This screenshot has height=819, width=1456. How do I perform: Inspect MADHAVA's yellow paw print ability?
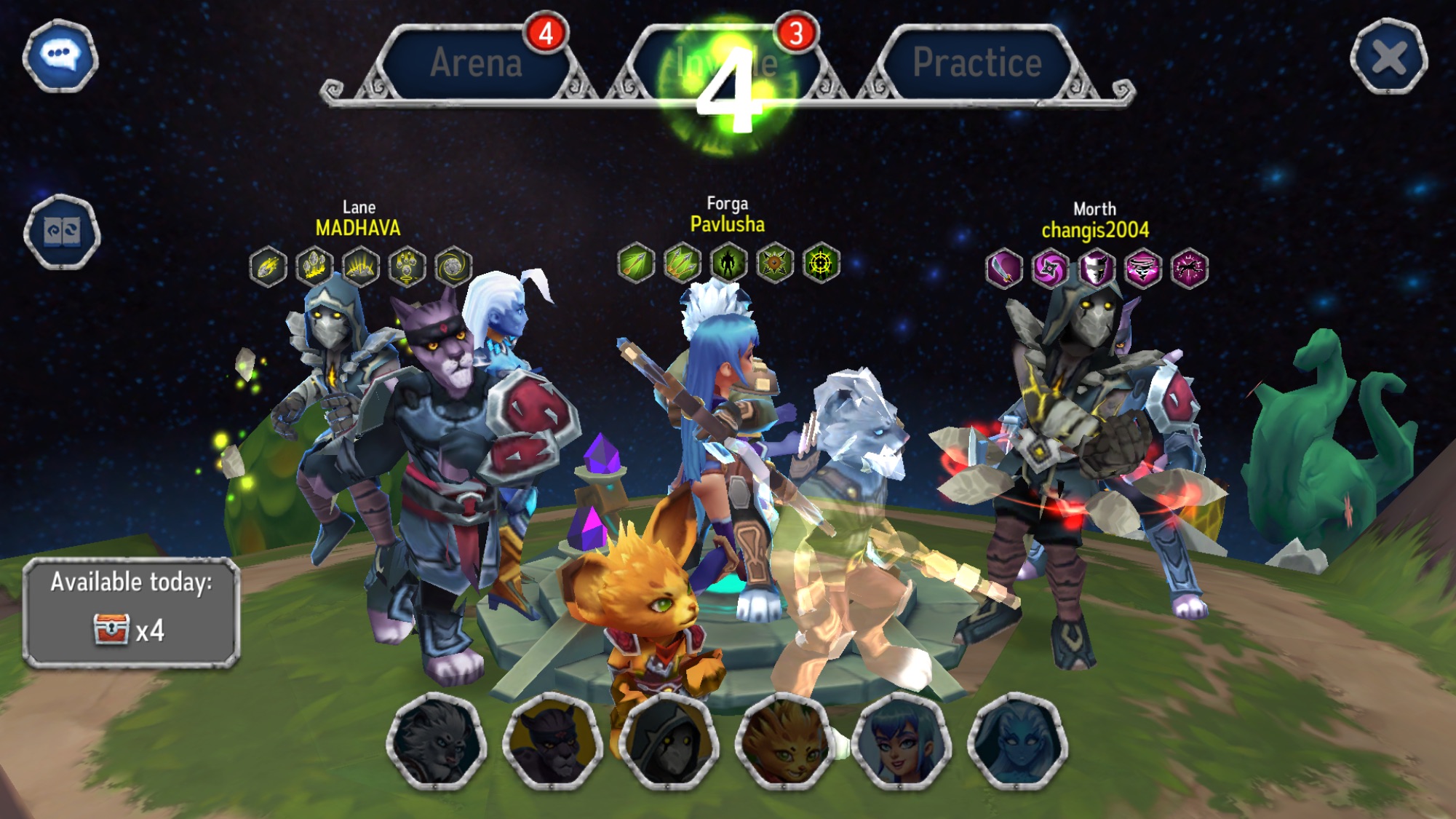pyautogui.click(x=407, y=266)
